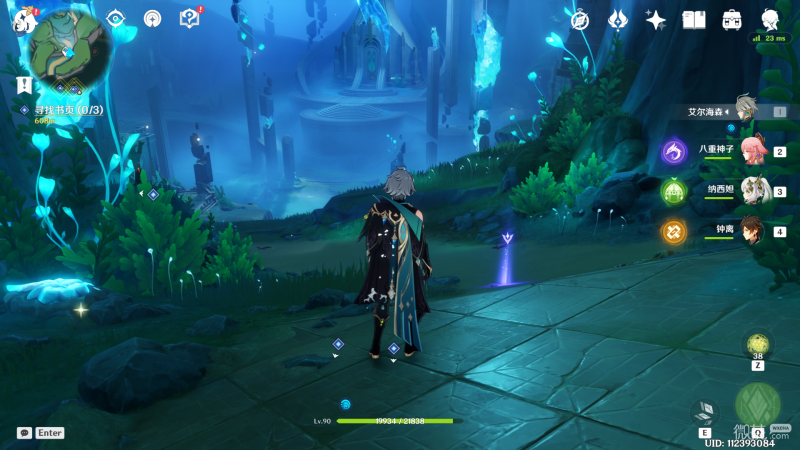This screenshot has height=450, width=800.
Task: Open the compass adventure icon
Action: [x=580, y=20]
